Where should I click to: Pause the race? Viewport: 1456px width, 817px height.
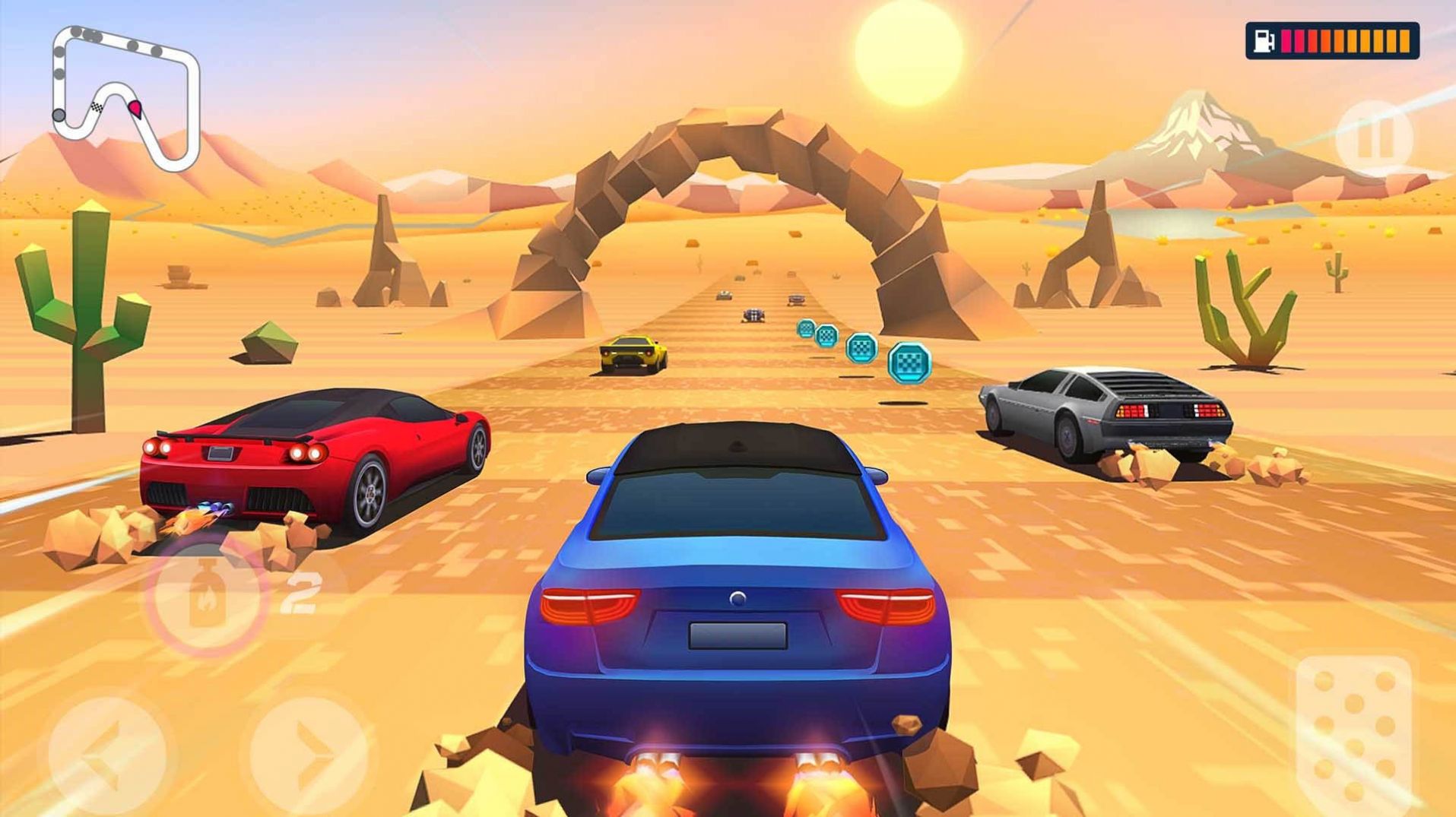(x=1373, y=139)
